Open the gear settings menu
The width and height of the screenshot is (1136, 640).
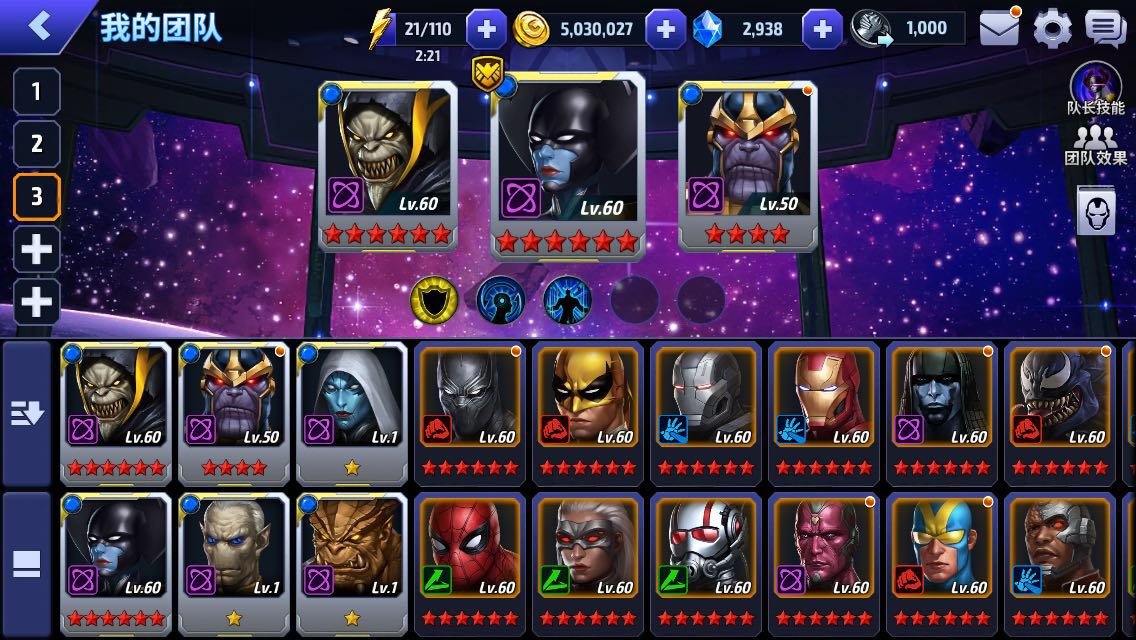coord(1052,29)
